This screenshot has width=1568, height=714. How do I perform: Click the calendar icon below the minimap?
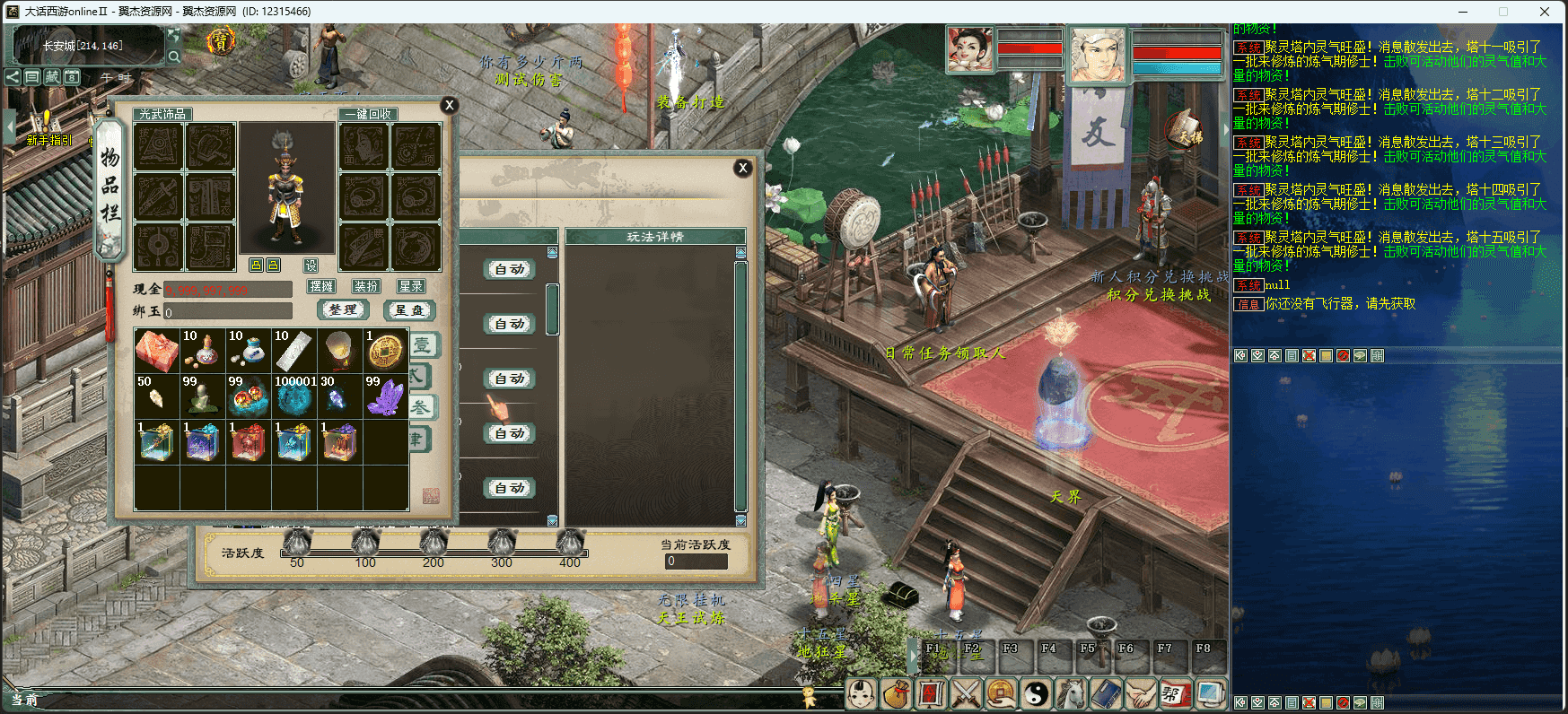pos(72,77)
